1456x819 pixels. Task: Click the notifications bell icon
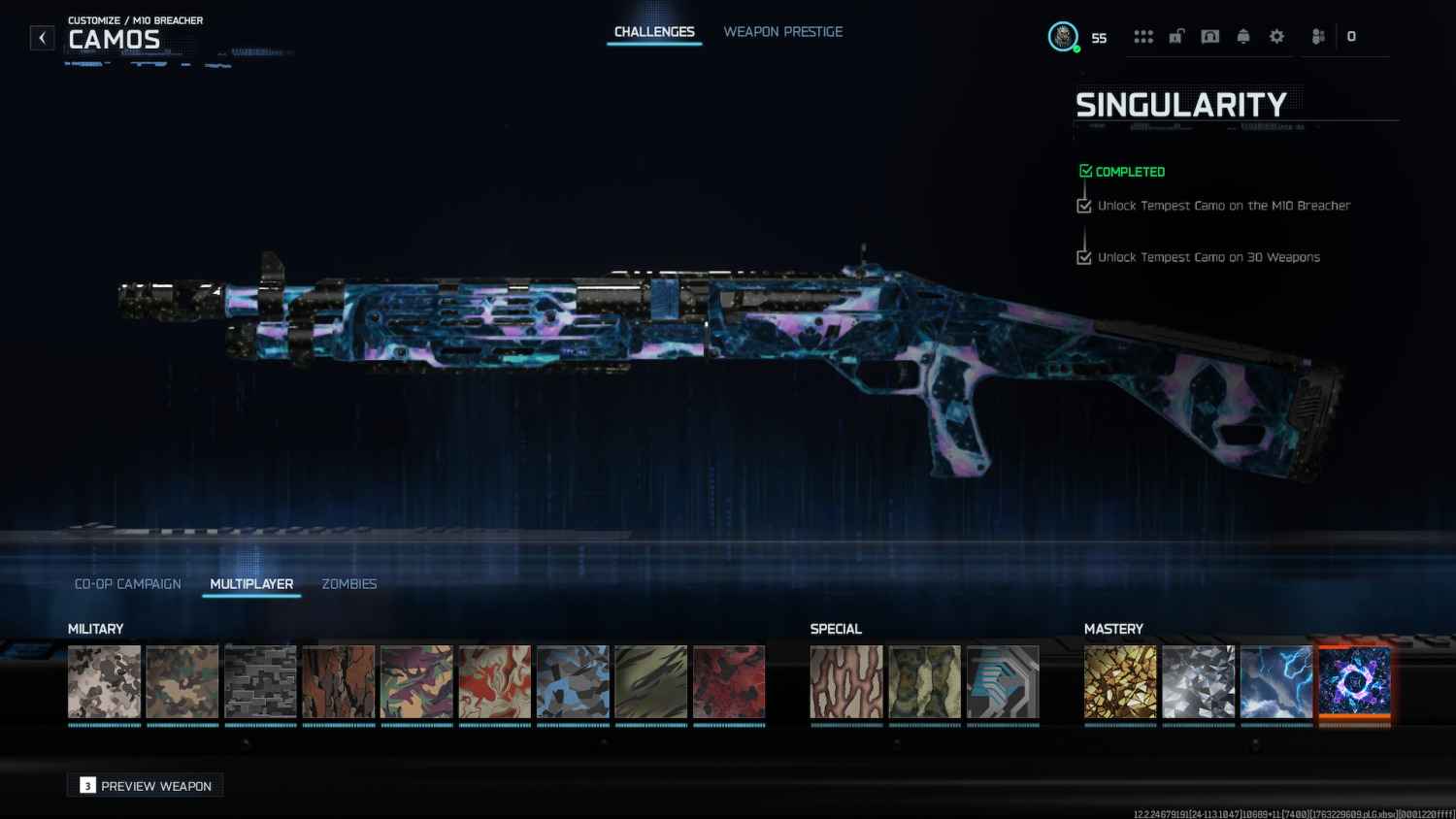click(x=1242, y=36)
